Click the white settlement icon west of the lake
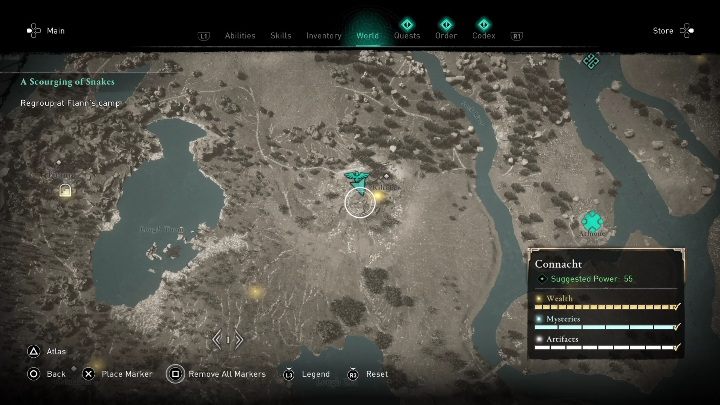Viewport: 720px width, 405px height. [x=66, y=189]
